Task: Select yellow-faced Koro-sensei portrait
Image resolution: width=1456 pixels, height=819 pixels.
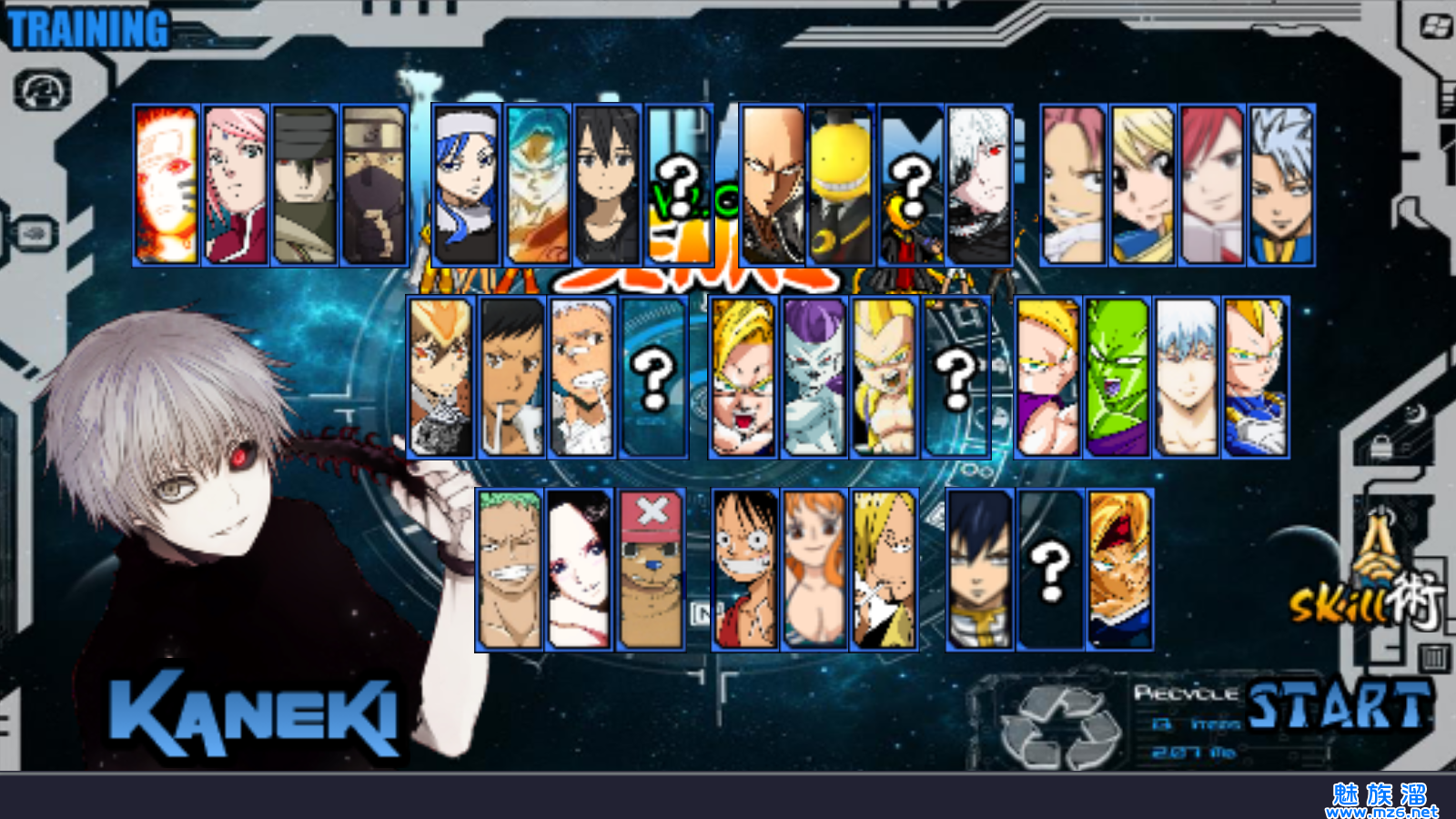Action: (841, 185)
